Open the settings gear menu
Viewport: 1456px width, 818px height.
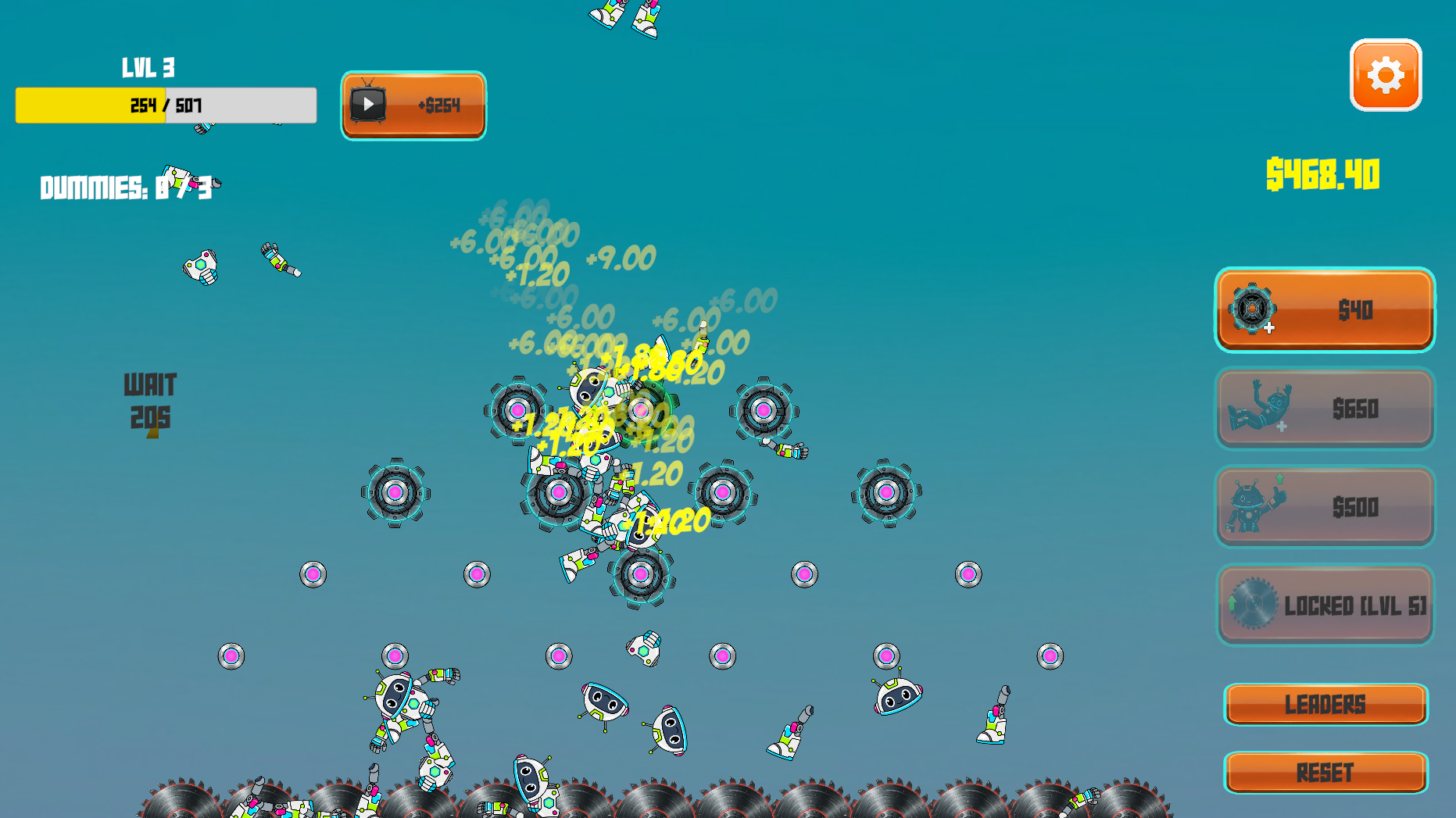point(1385,76)
